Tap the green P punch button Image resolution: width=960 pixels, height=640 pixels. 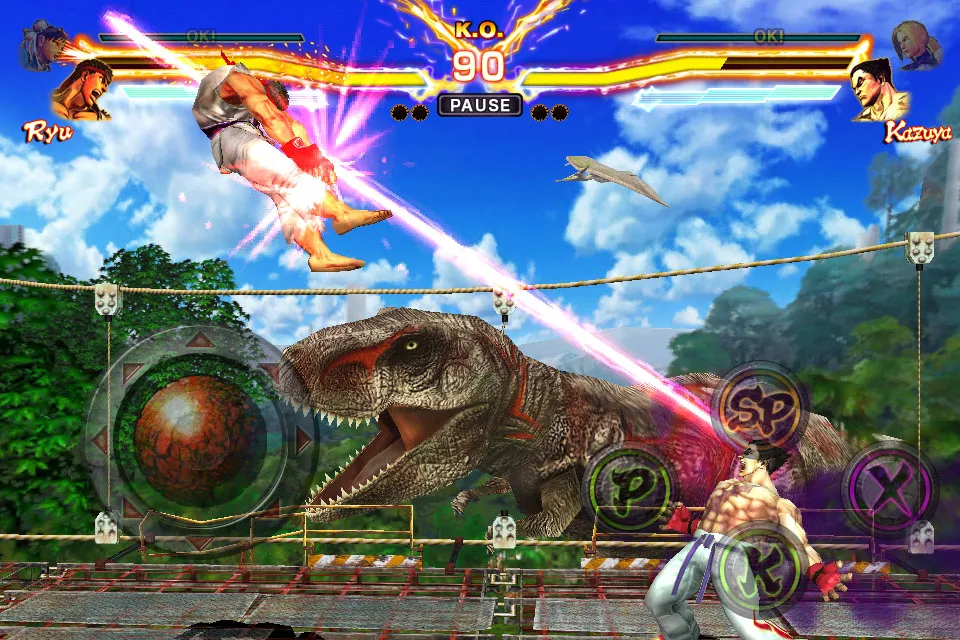click(x=628, y=488)
